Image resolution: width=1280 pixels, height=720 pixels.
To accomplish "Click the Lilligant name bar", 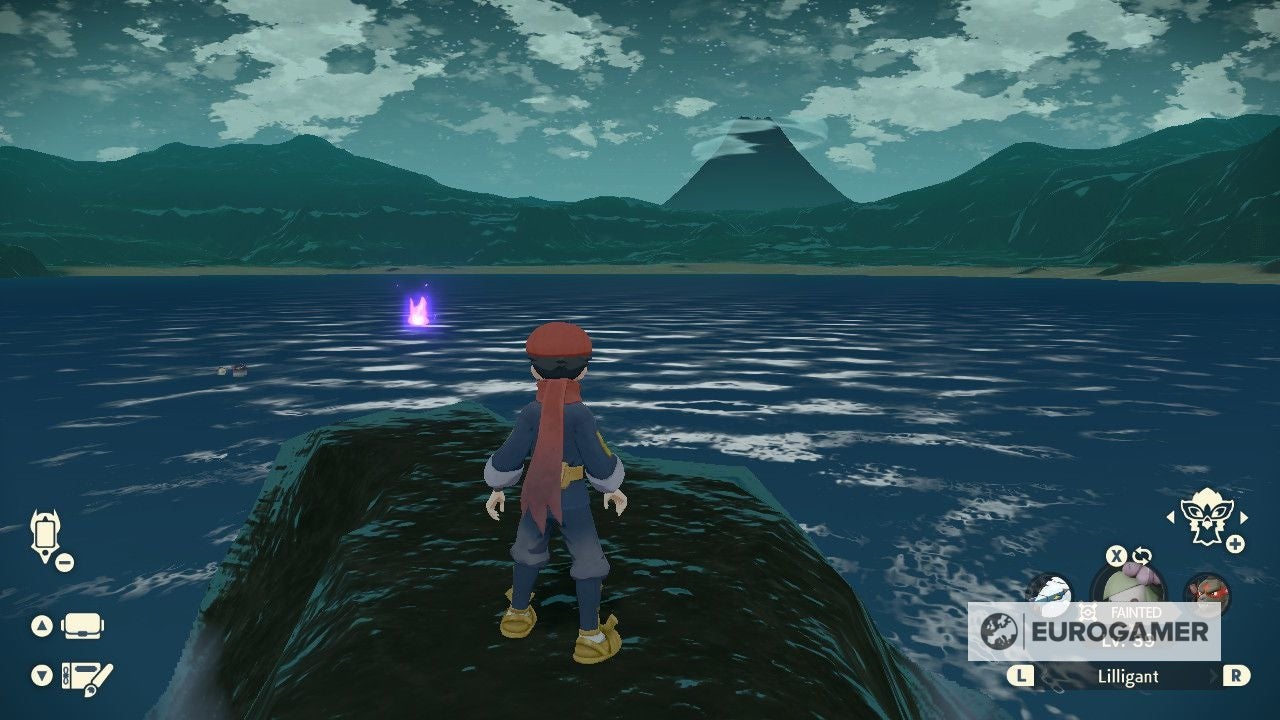I will coord(1128,677).
